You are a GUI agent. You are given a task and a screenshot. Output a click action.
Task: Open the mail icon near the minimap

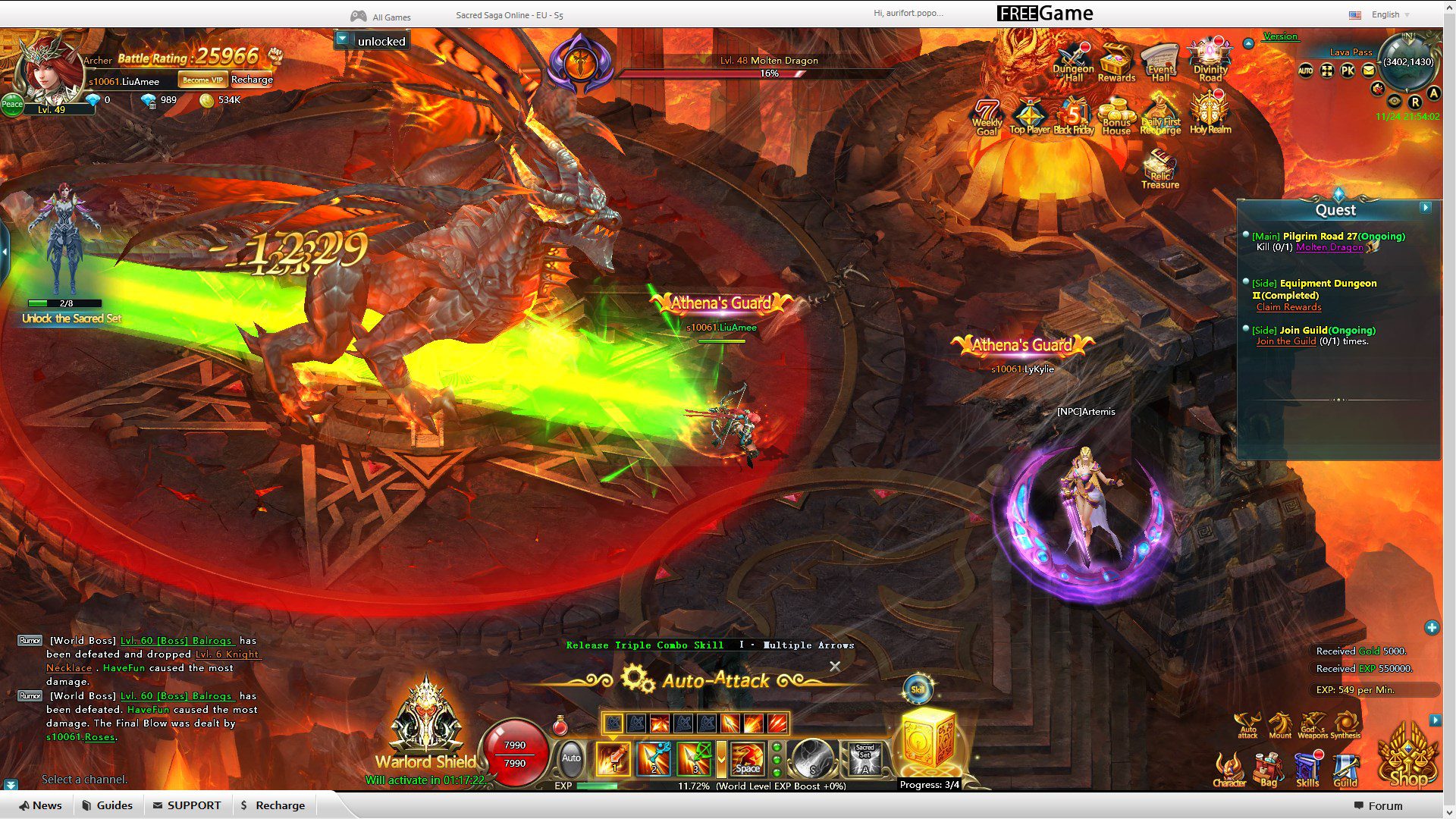1367,71
